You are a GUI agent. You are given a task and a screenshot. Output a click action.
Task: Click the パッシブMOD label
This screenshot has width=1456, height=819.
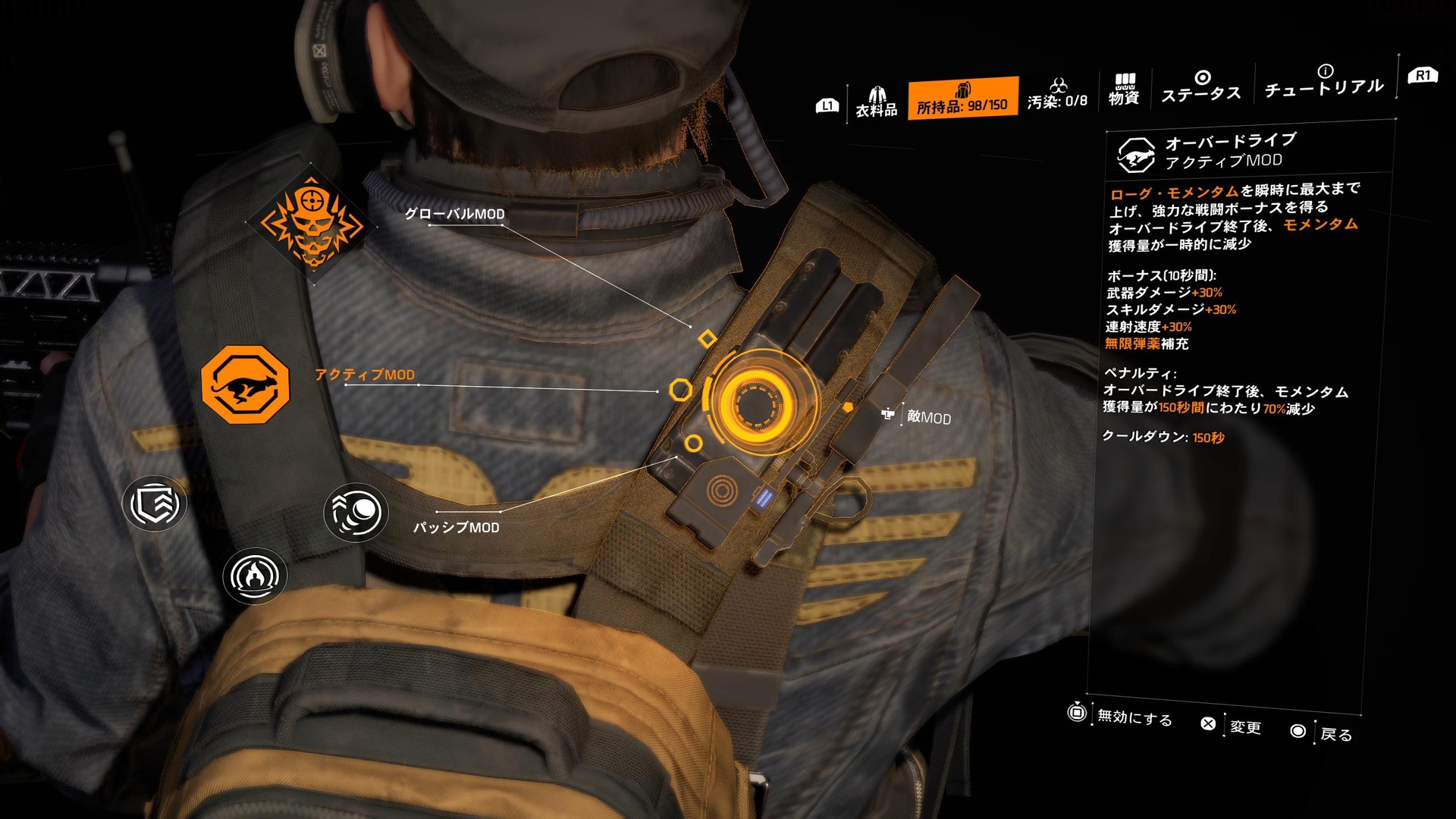coord(456,527)
